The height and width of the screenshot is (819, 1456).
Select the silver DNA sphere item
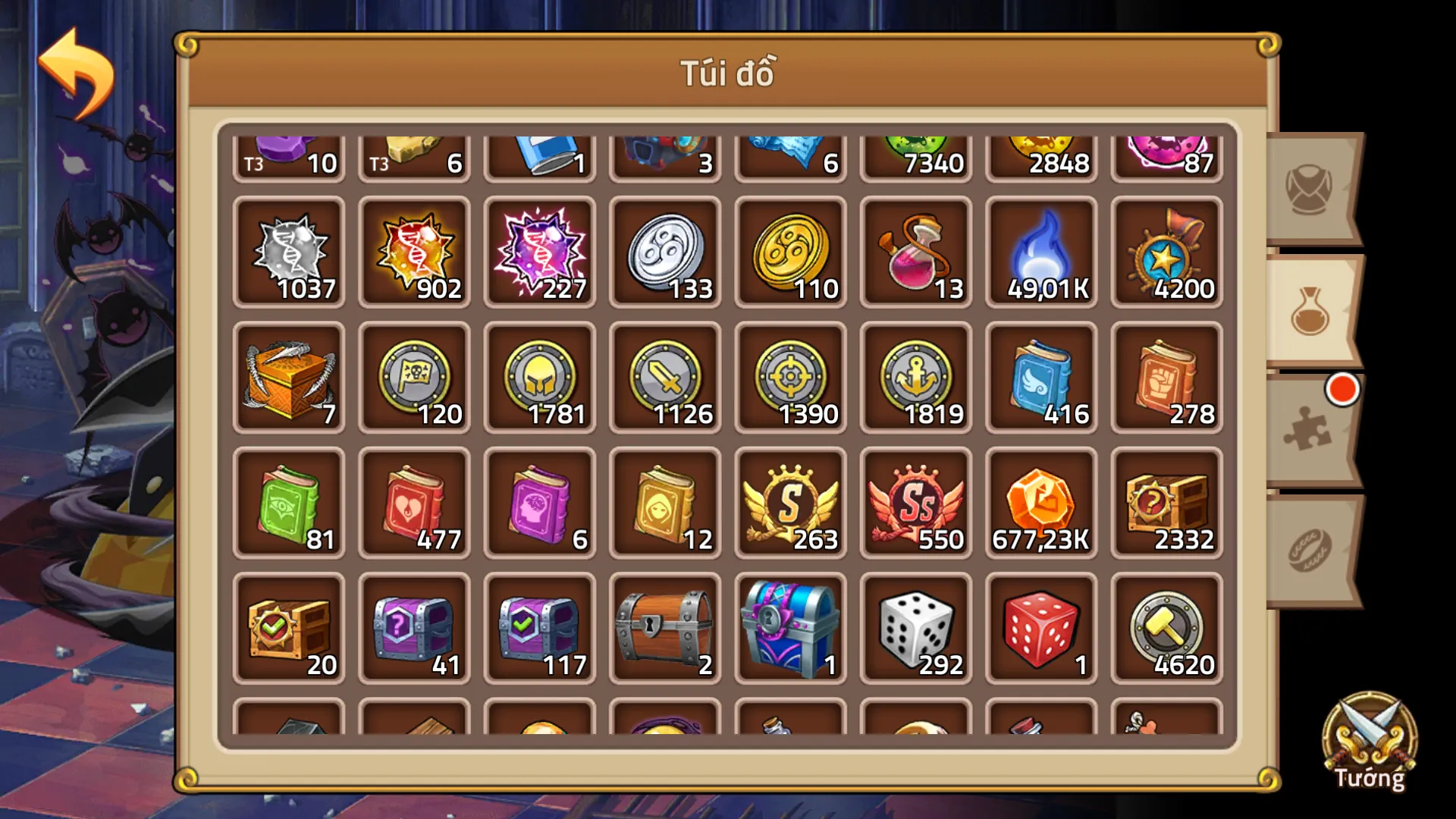288,250
